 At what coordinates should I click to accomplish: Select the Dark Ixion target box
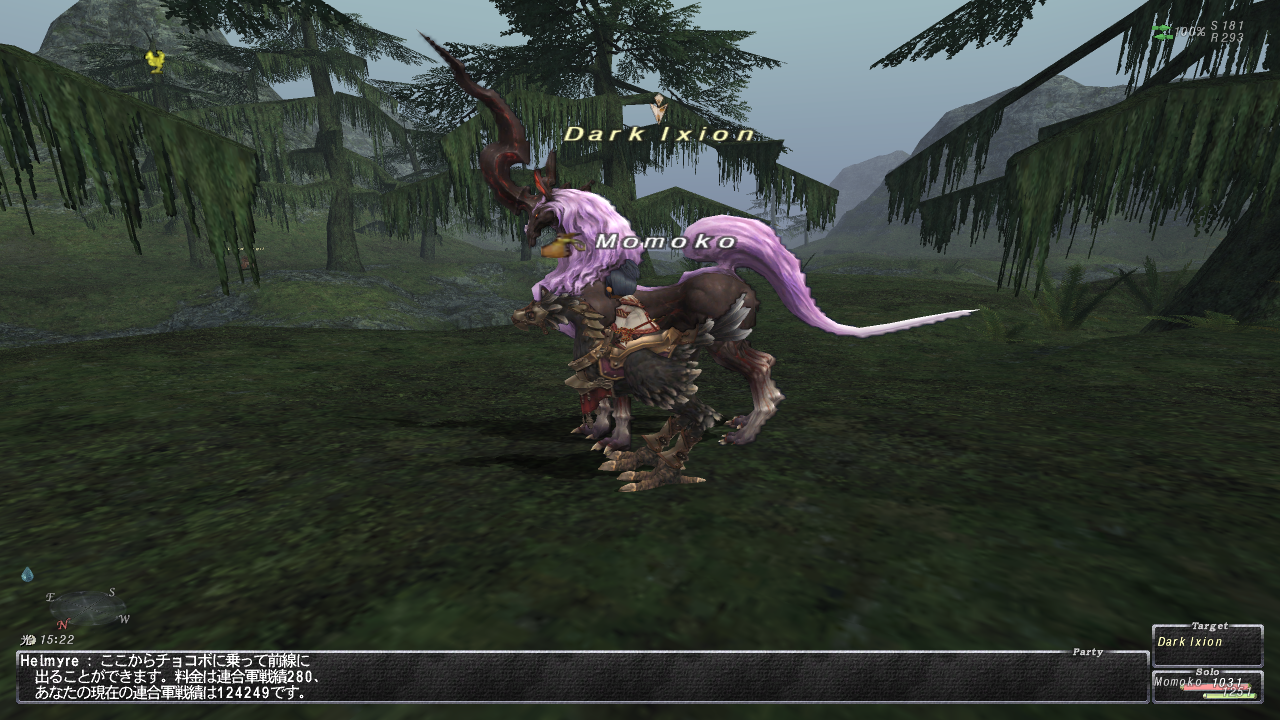coord(1207,645)
